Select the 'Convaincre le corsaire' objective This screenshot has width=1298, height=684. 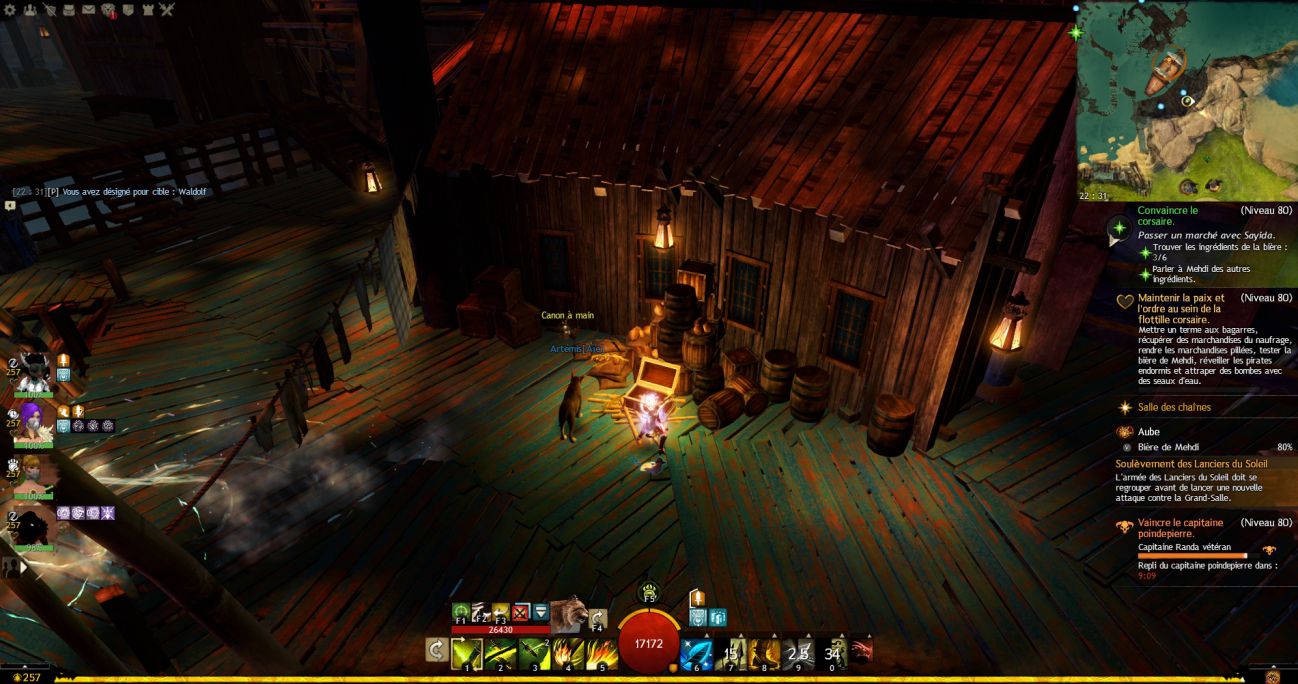1167,216
